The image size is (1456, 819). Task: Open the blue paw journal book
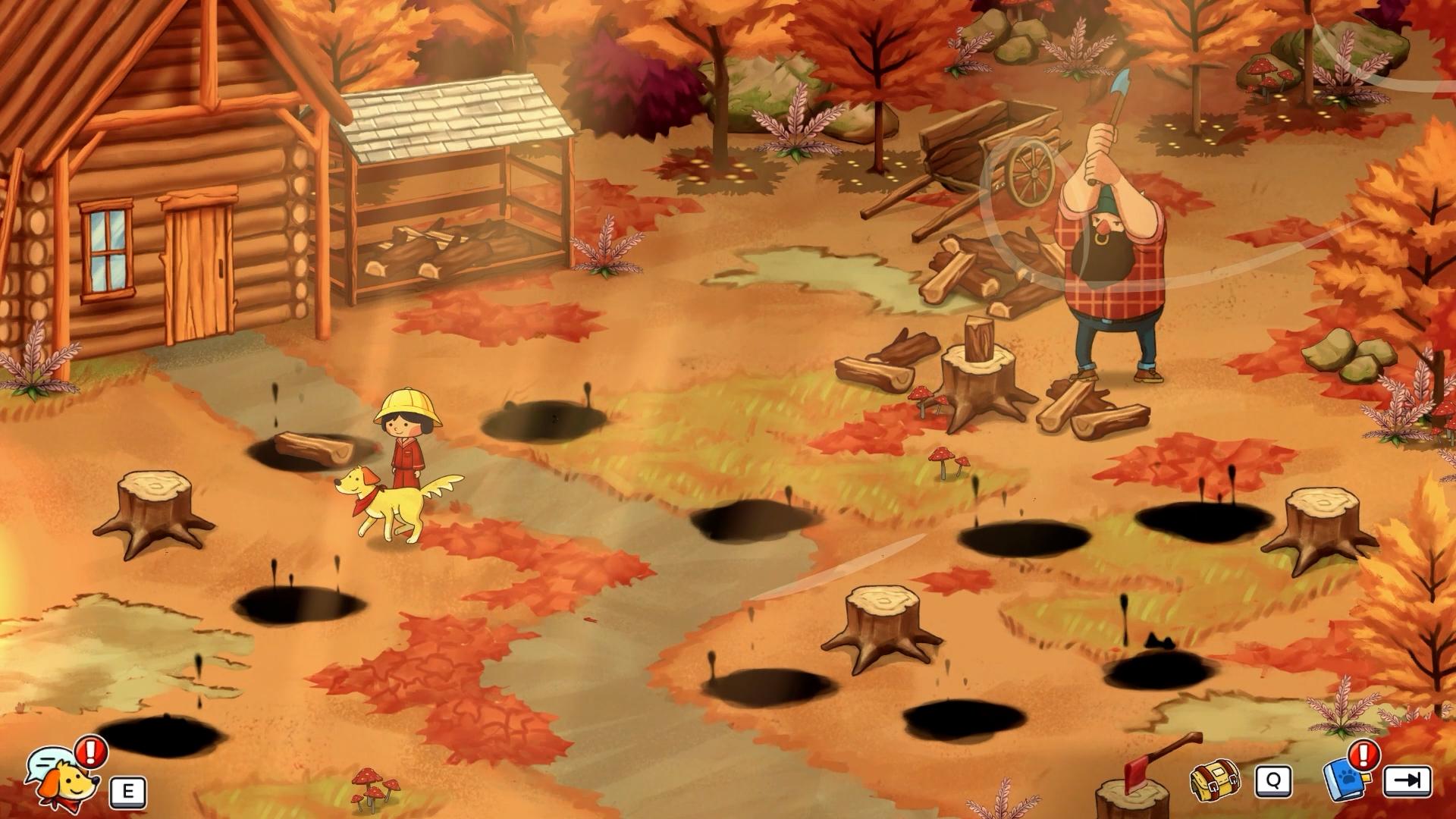(1345, 779)
